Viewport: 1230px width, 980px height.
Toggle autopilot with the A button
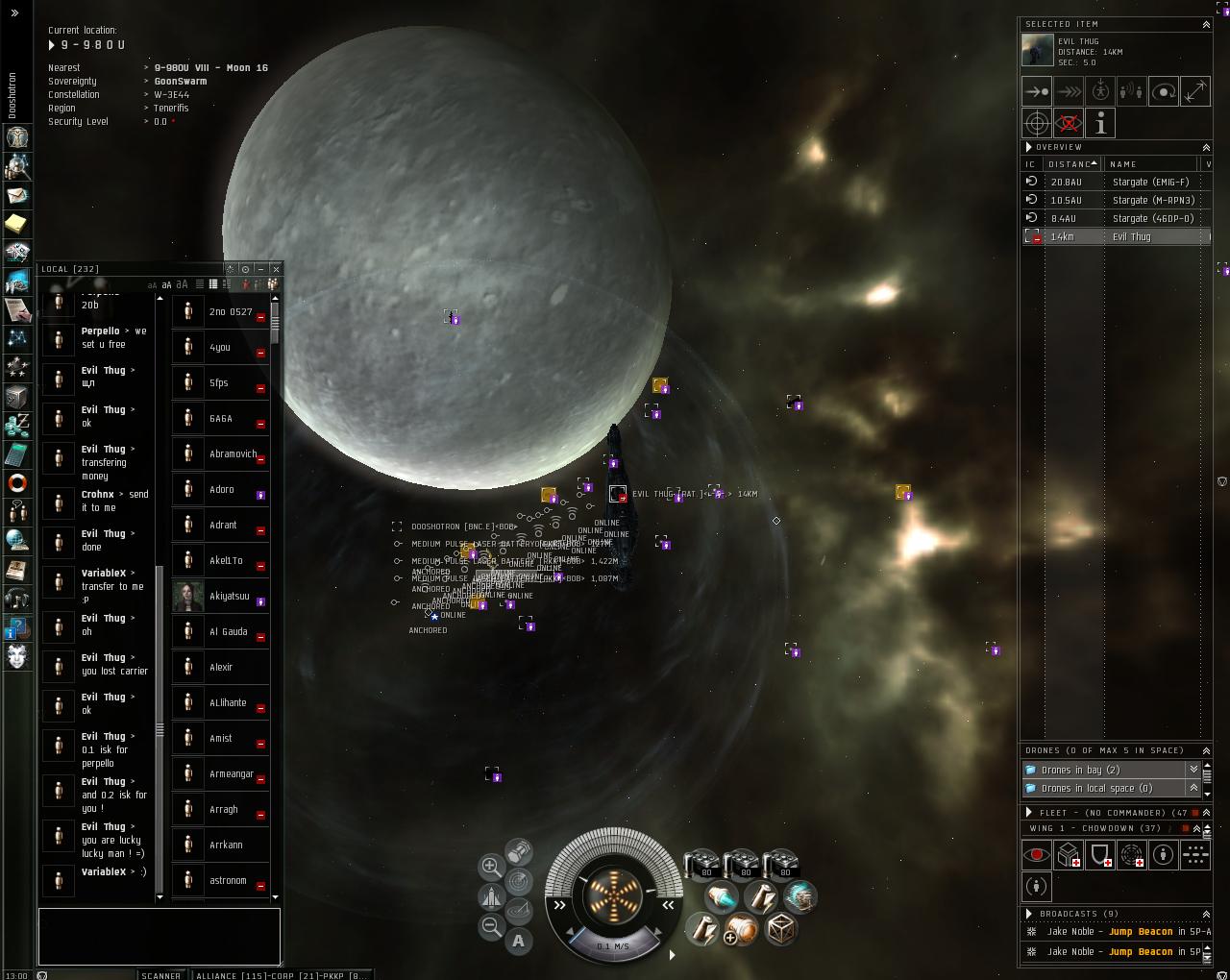click(x=519, y=941)
